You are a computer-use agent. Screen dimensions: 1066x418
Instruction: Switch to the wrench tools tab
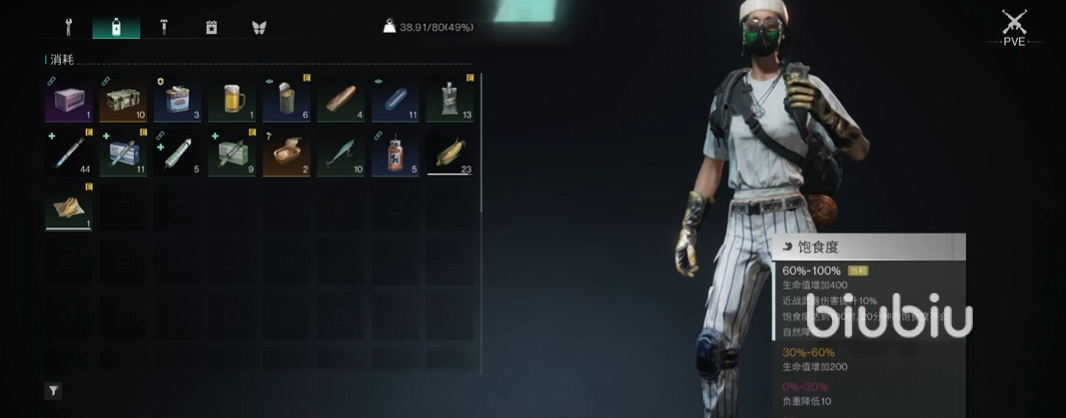coord(69,27)
